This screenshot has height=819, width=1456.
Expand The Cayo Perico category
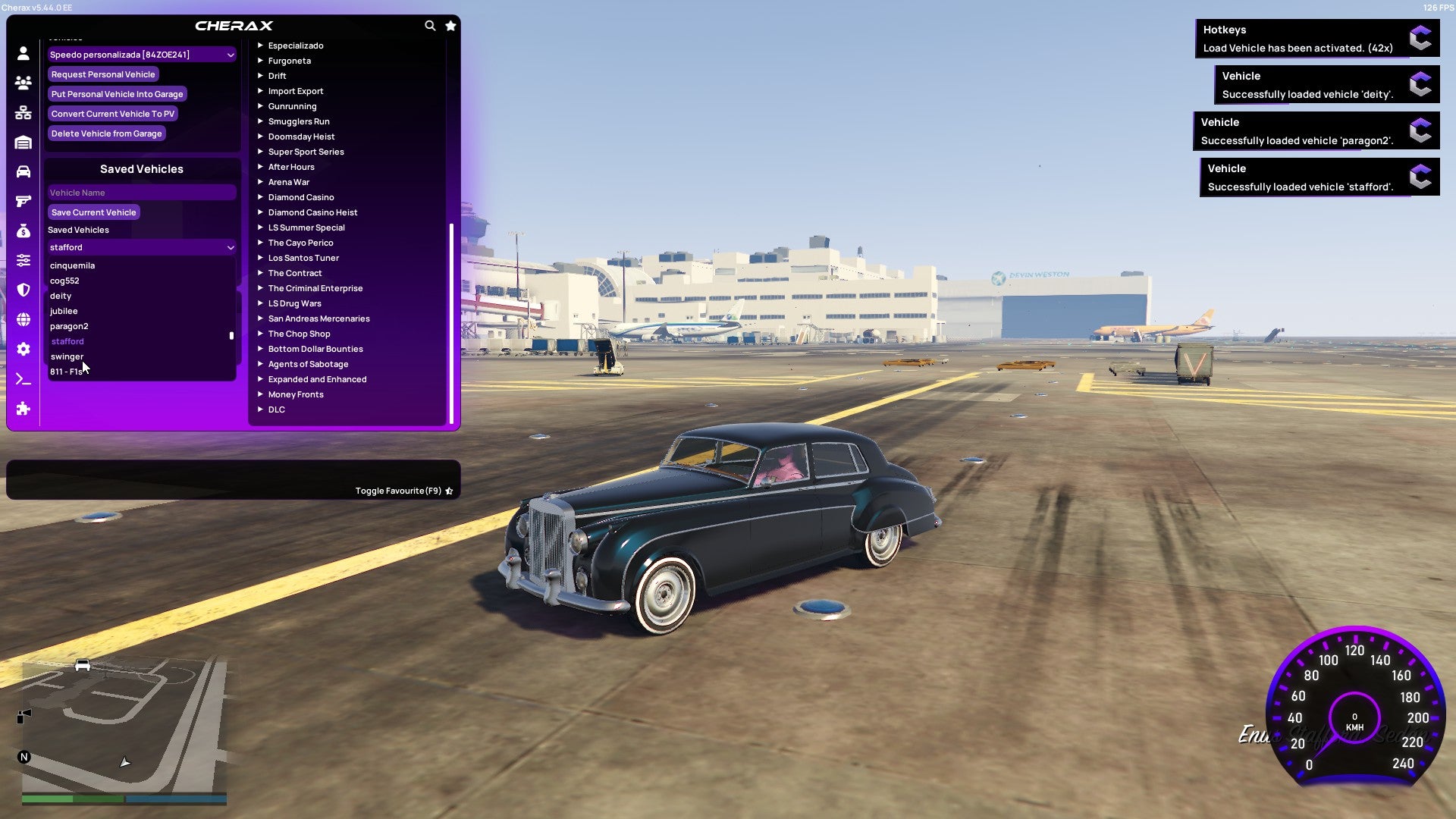[x=300, y=243]
